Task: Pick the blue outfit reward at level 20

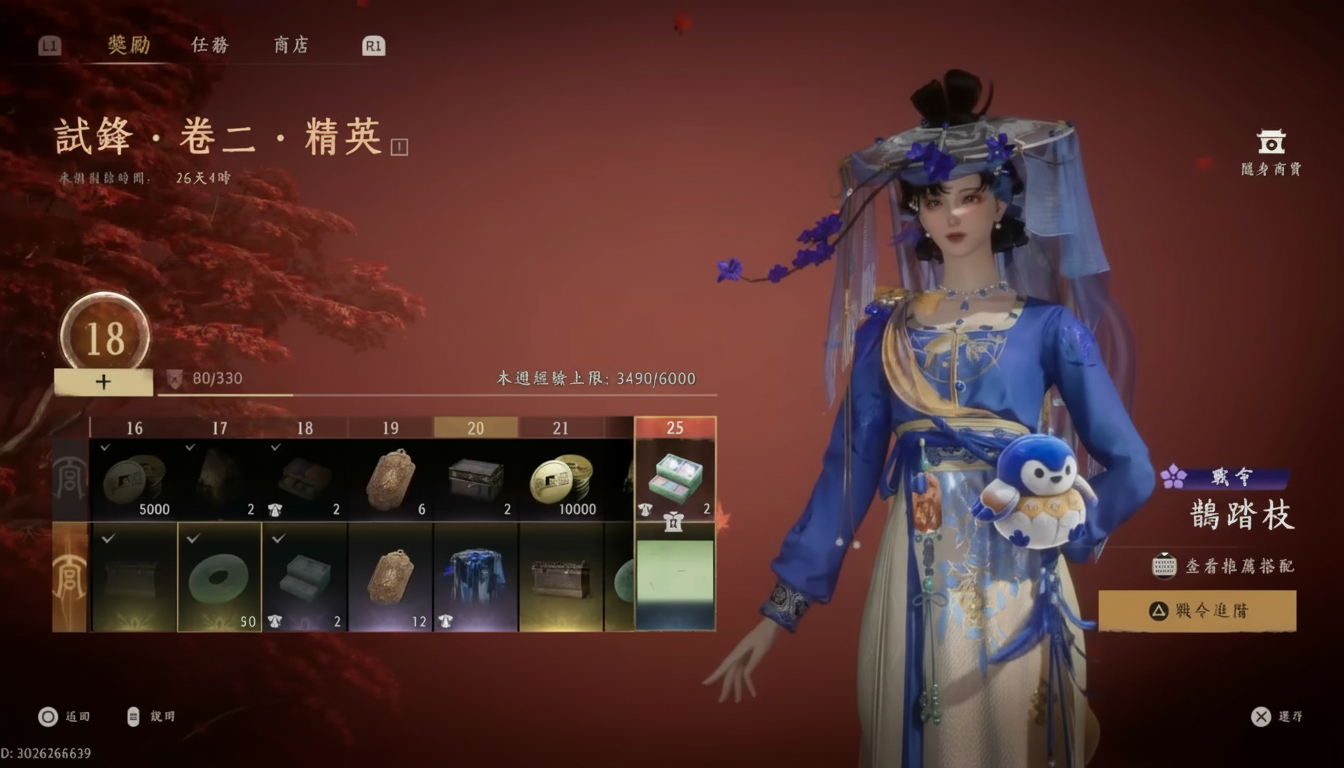Action: pyautogui.click(x=476, y=577)
